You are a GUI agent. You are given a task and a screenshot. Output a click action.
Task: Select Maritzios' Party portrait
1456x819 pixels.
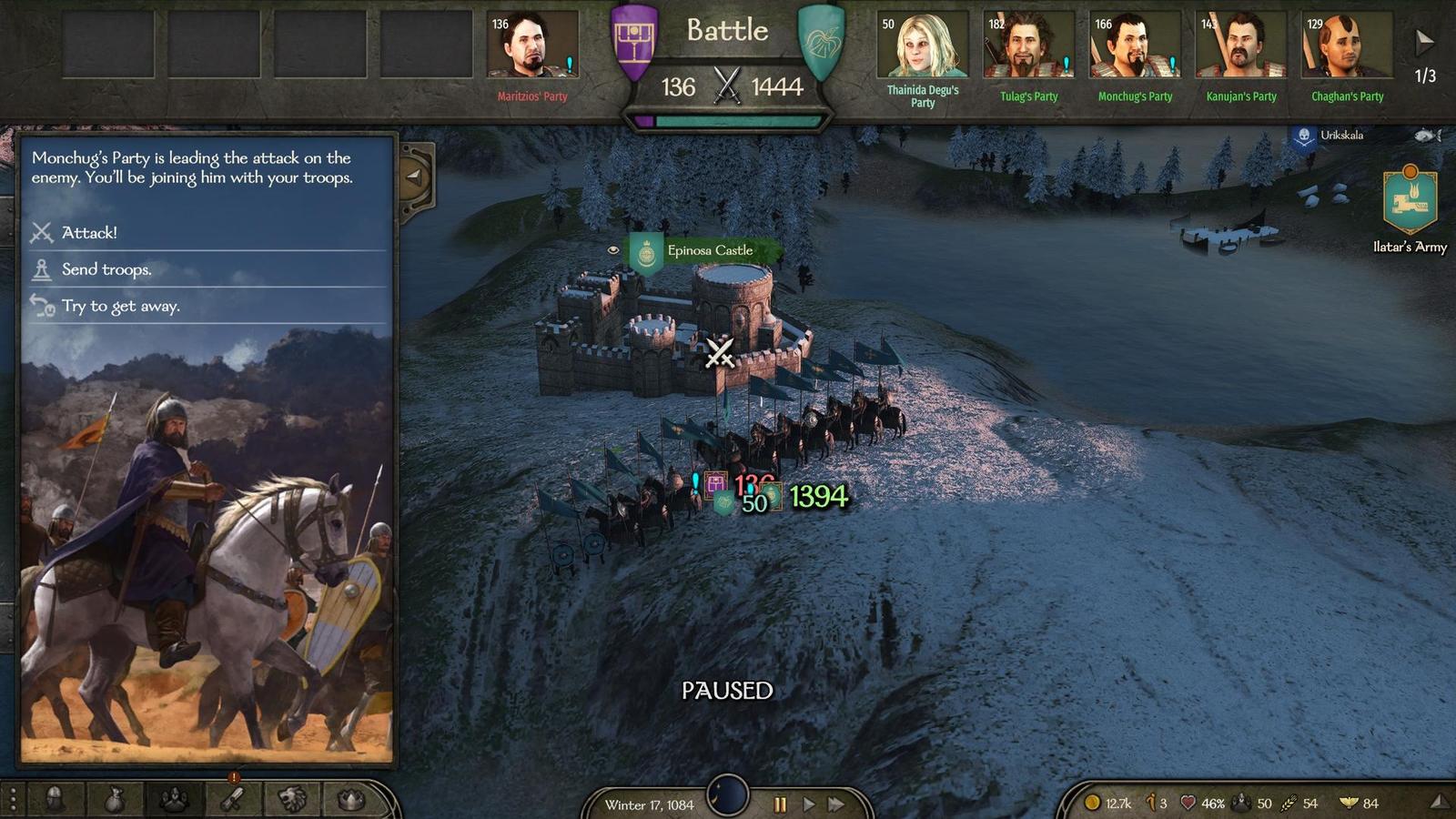click(x=532, y=45)
